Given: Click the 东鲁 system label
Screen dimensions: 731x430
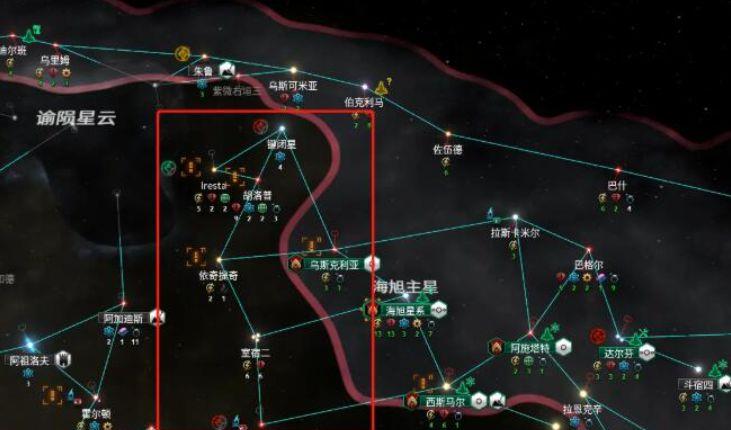Looking at the screenshot, I should click(x=203, y=71).
